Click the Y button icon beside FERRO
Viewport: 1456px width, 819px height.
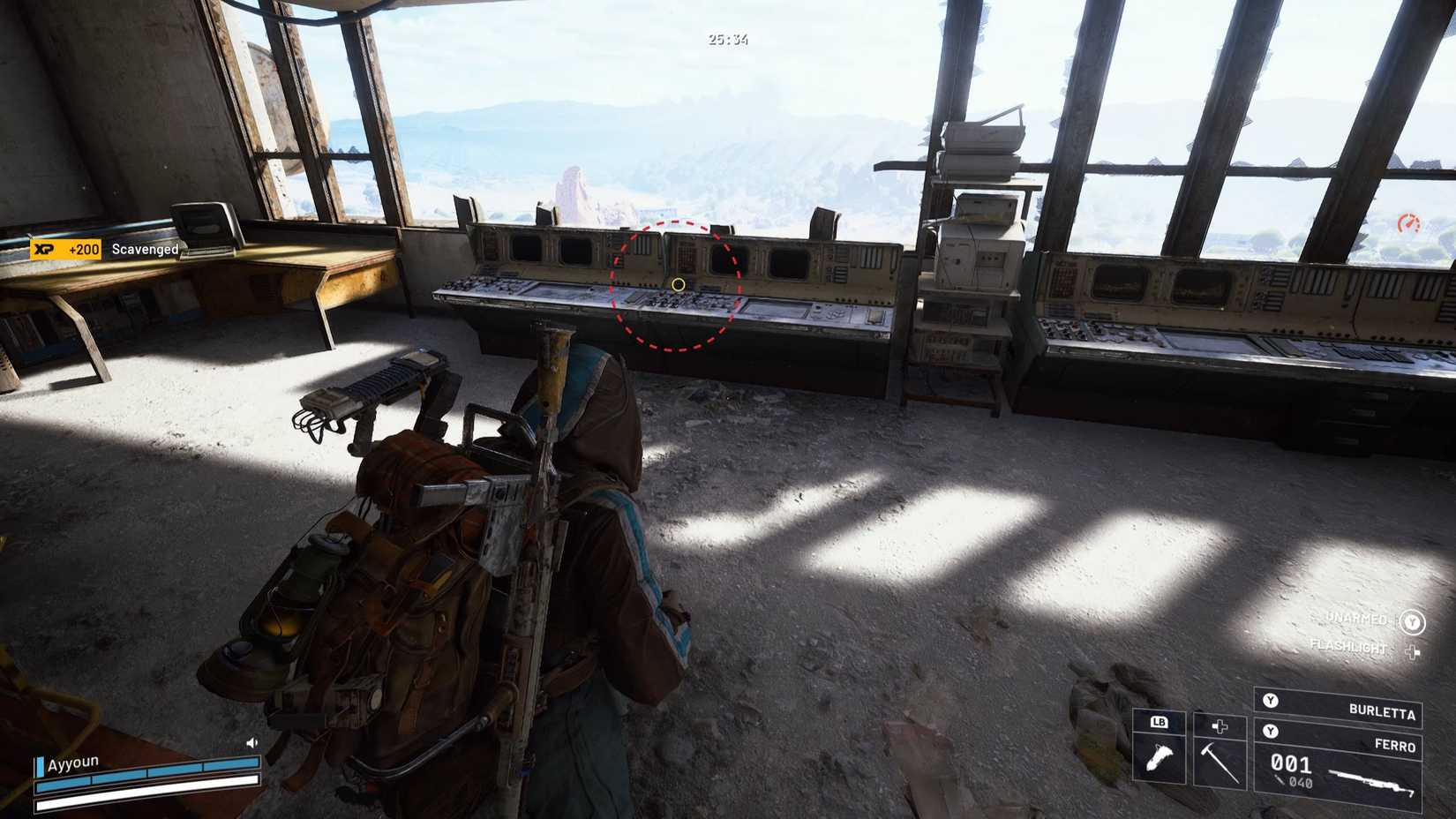click(x=1270, y=730)
